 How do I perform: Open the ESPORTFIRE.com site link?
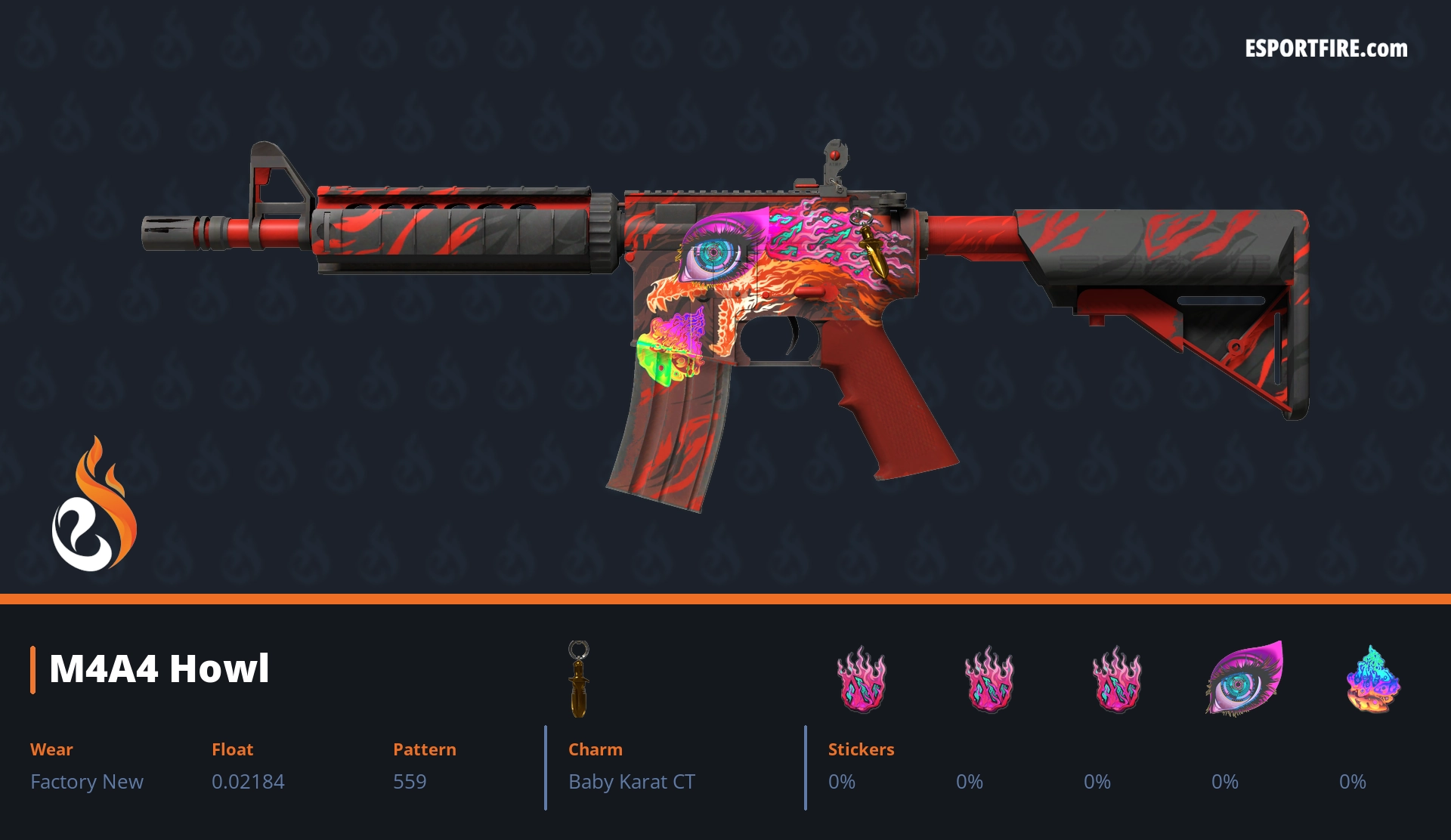coord(1326,49)
